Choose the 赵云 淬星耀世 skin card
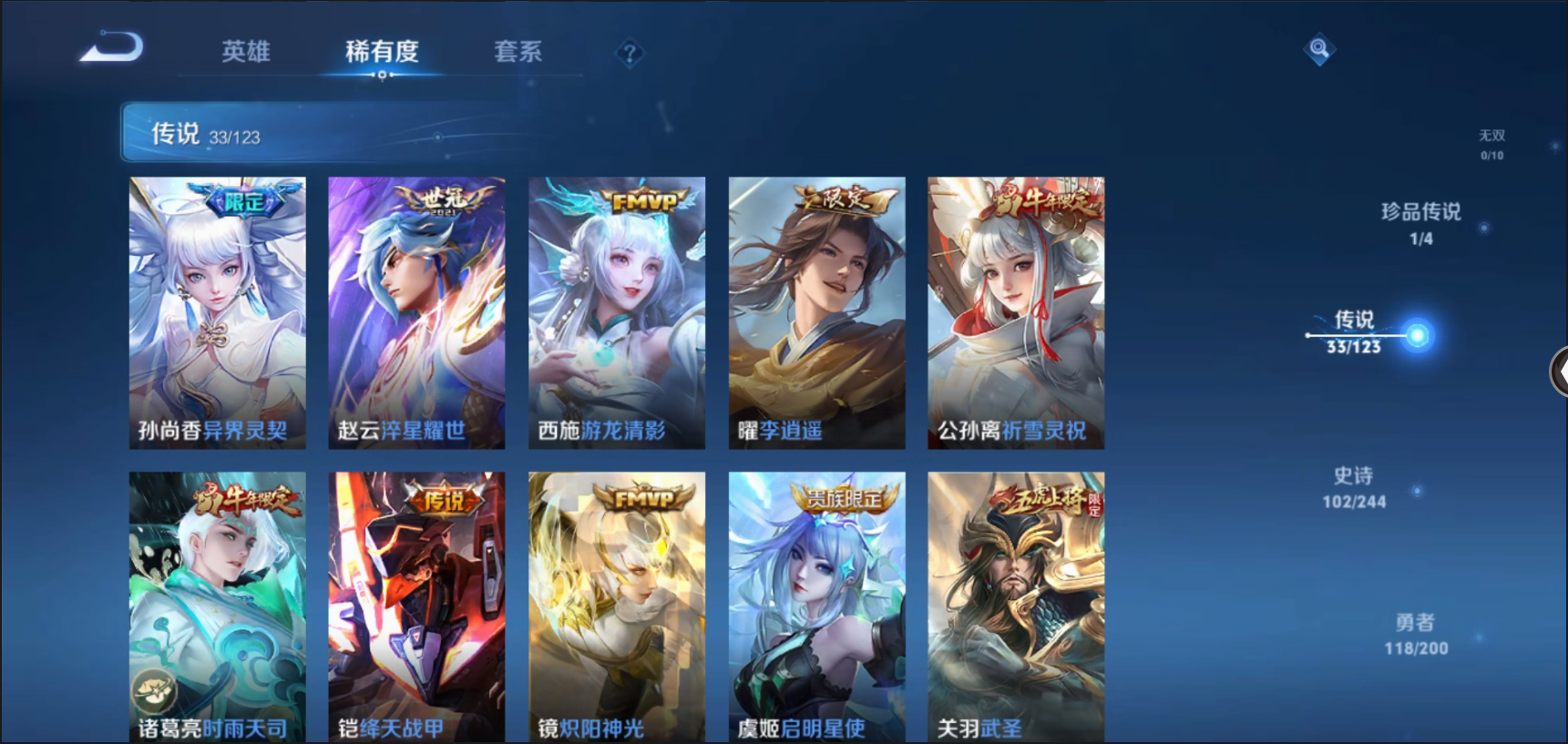 coord(416,312)
